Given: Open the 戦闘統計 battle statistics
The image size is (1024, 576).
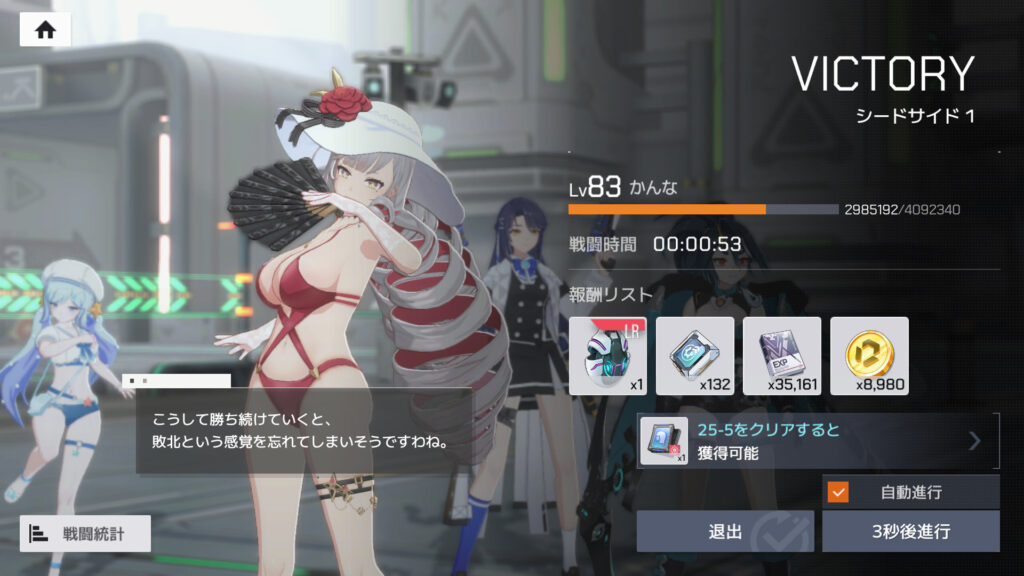Looking at the screenshot, I should [x=85, y=534].
